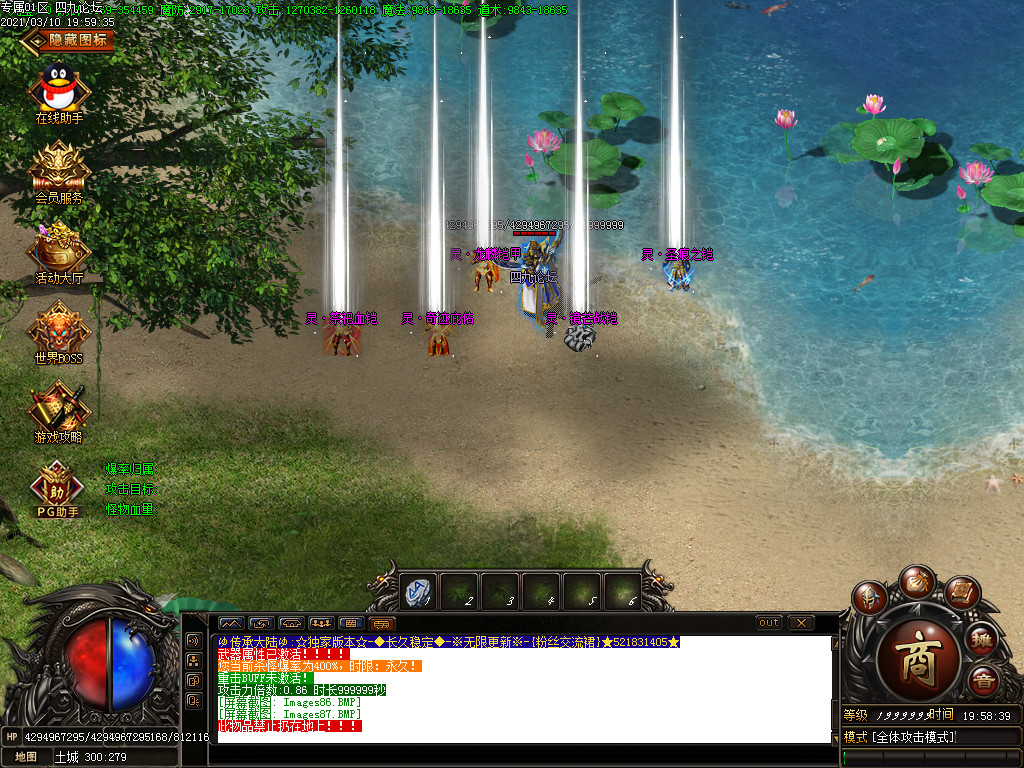
Task: Enter the 活动大厅 event hall
Action: click(x=60, y=248)
